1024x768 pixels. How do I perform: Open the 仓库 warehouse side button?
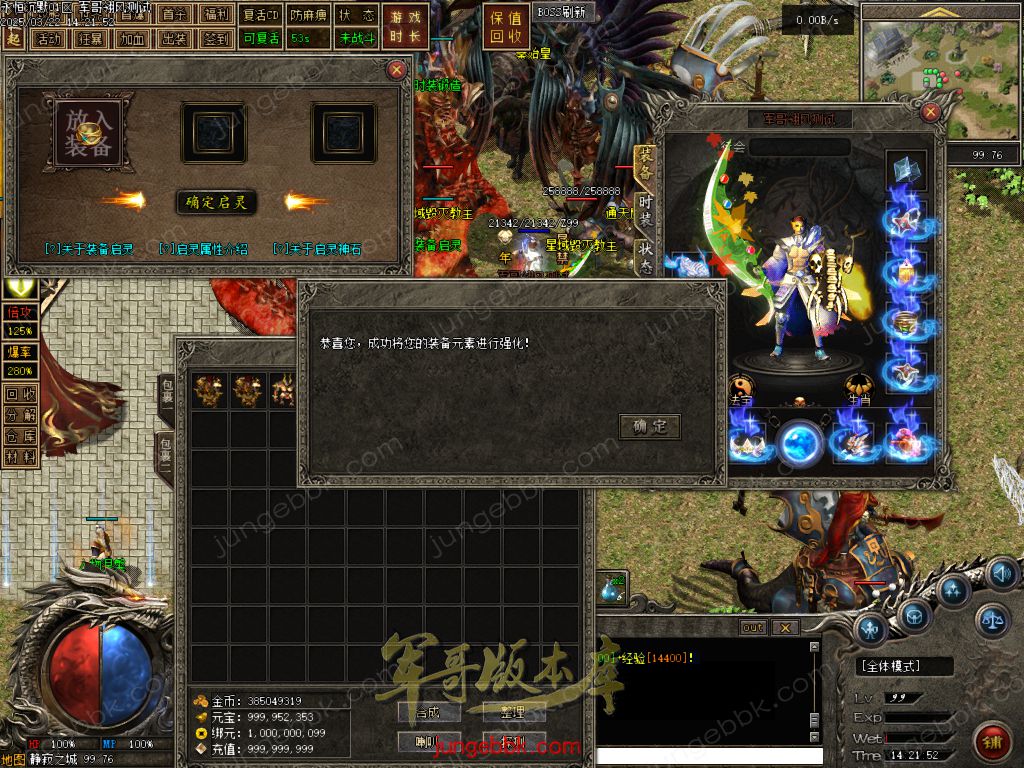[x=21, y=436]
